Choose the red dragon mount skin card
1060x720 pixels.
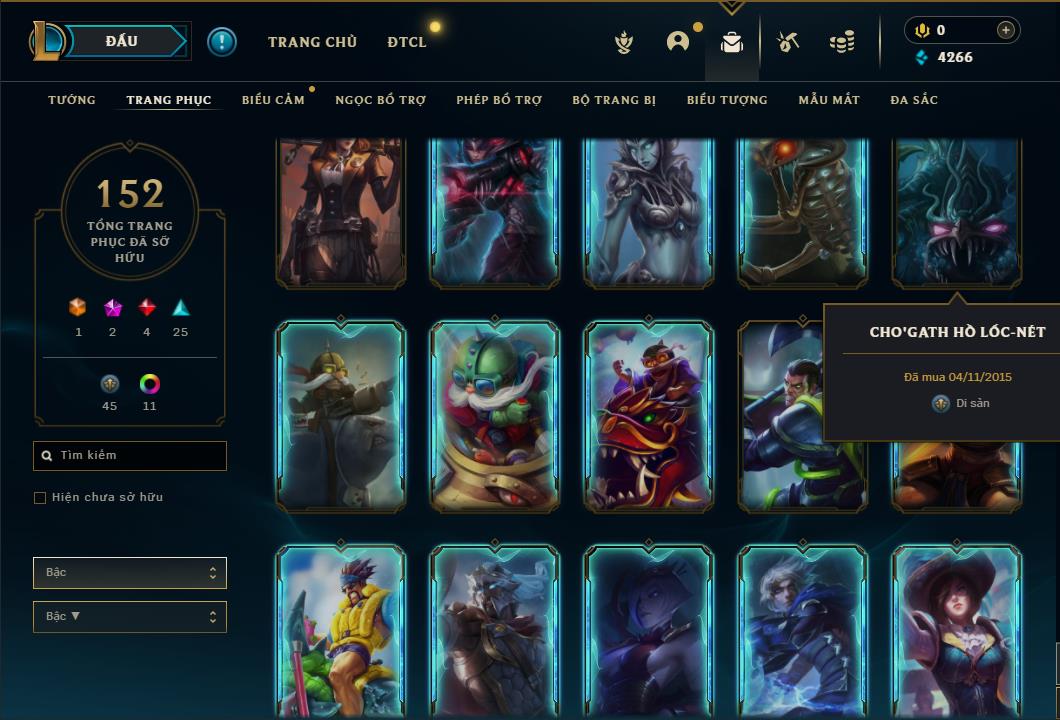click(649, 416)
